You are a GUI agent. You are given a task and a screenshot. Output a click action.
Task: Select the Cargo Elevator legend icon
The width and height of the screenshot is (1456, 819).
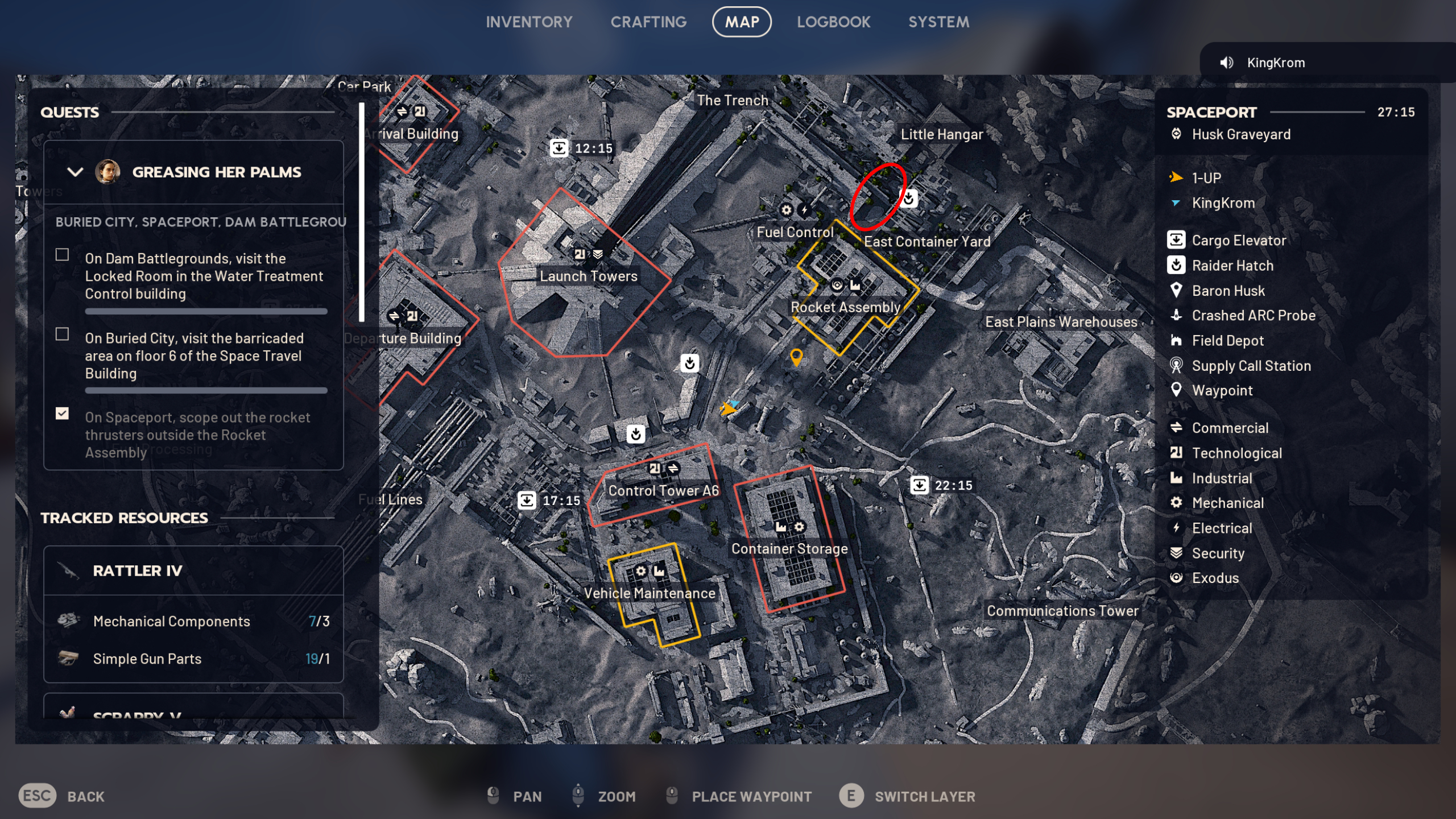(1176, 240)
